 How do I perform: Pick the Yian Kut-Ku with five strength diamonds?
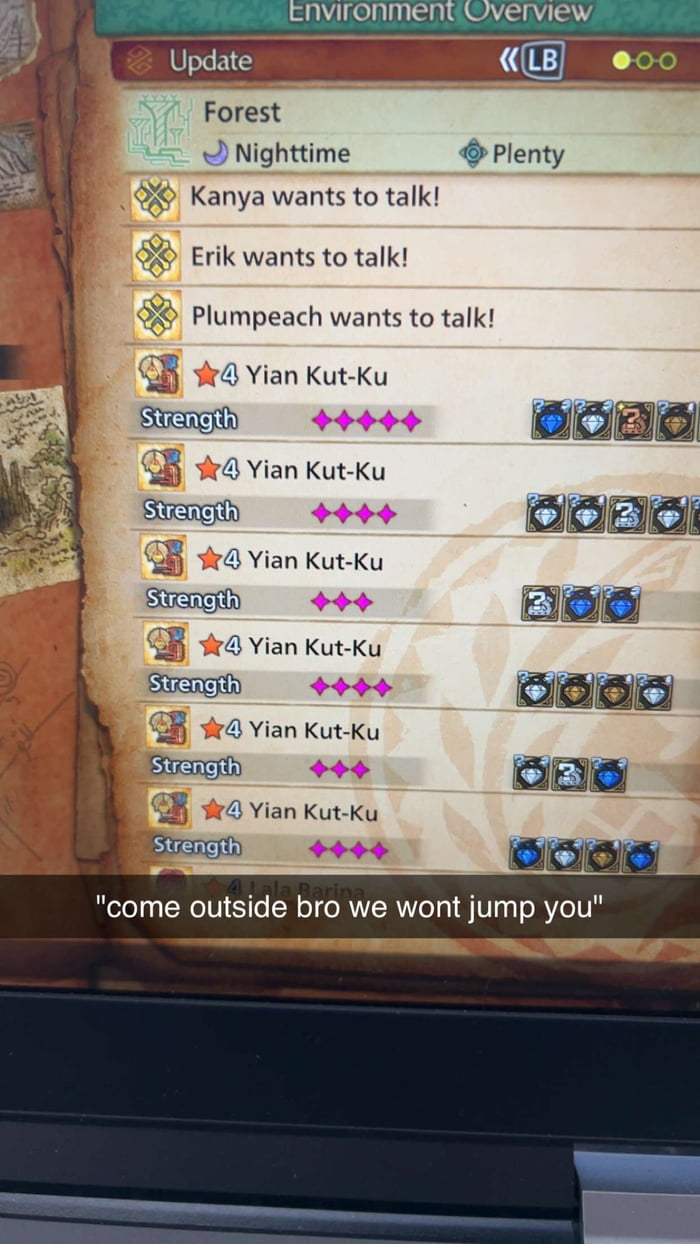tap(317, 376)
